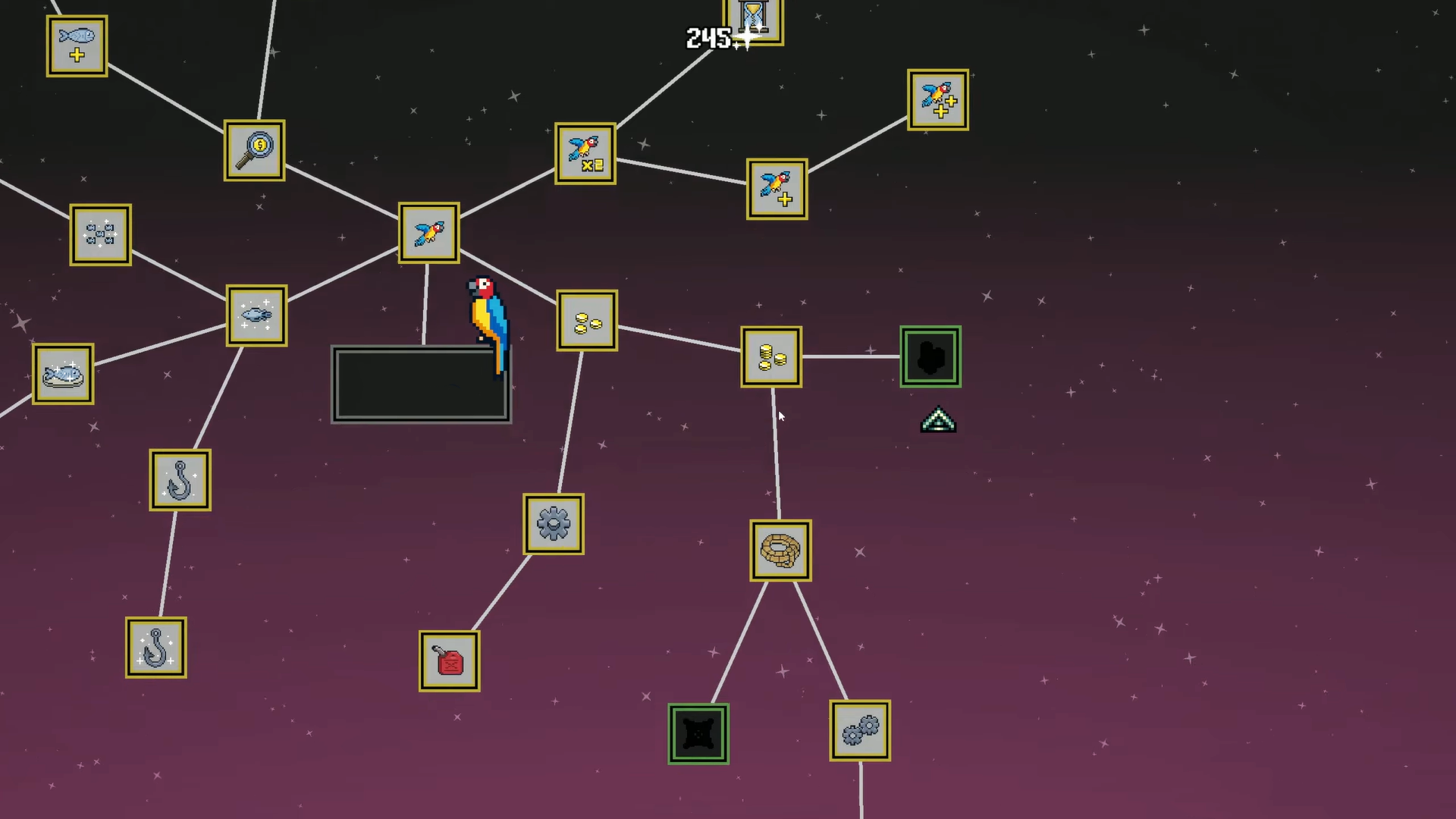1456x819 pixels.
Task: Select the extra fish catch skill node
Action: click(76, 45)
